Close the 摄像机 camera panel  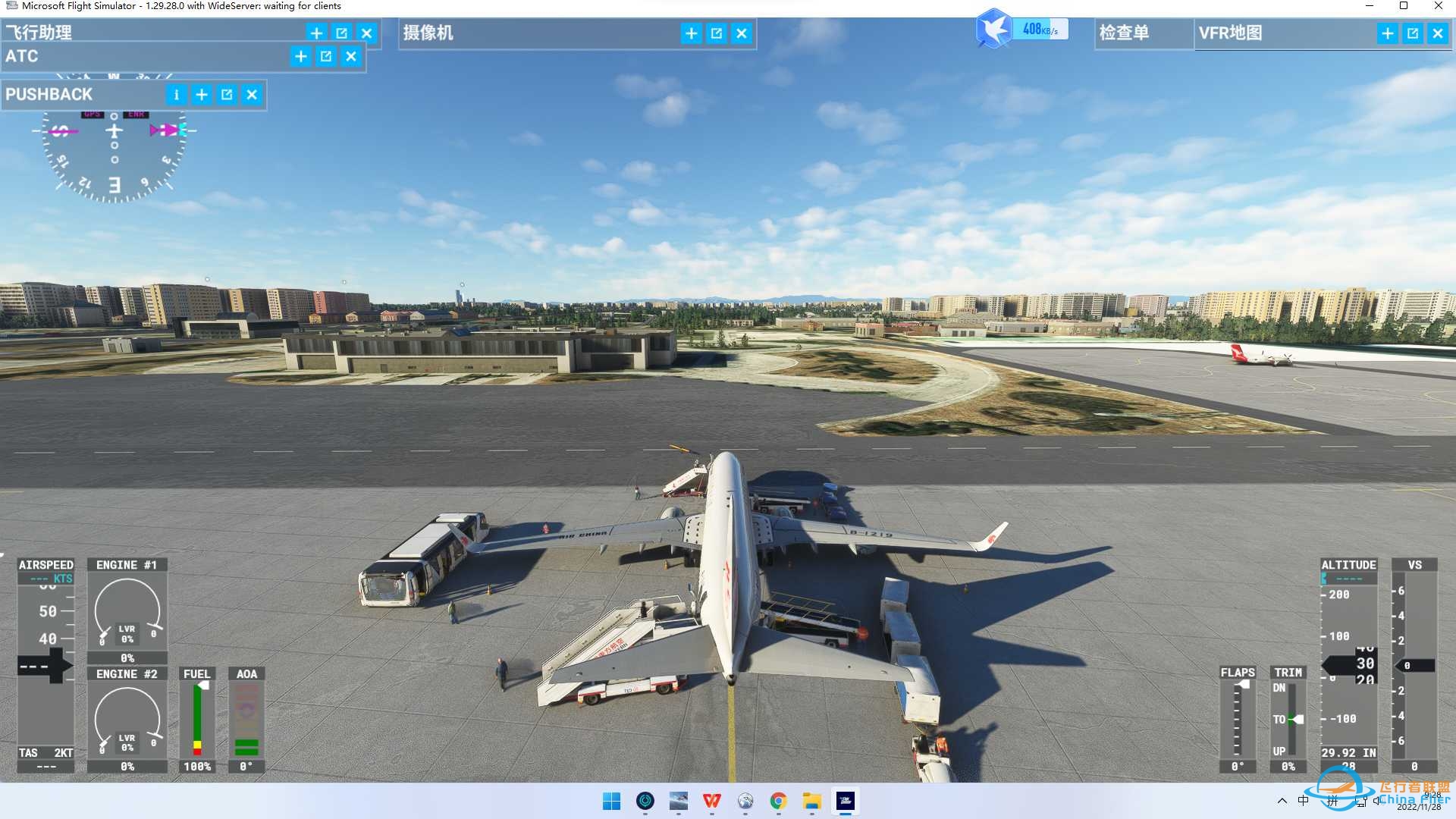click(742, 33)
